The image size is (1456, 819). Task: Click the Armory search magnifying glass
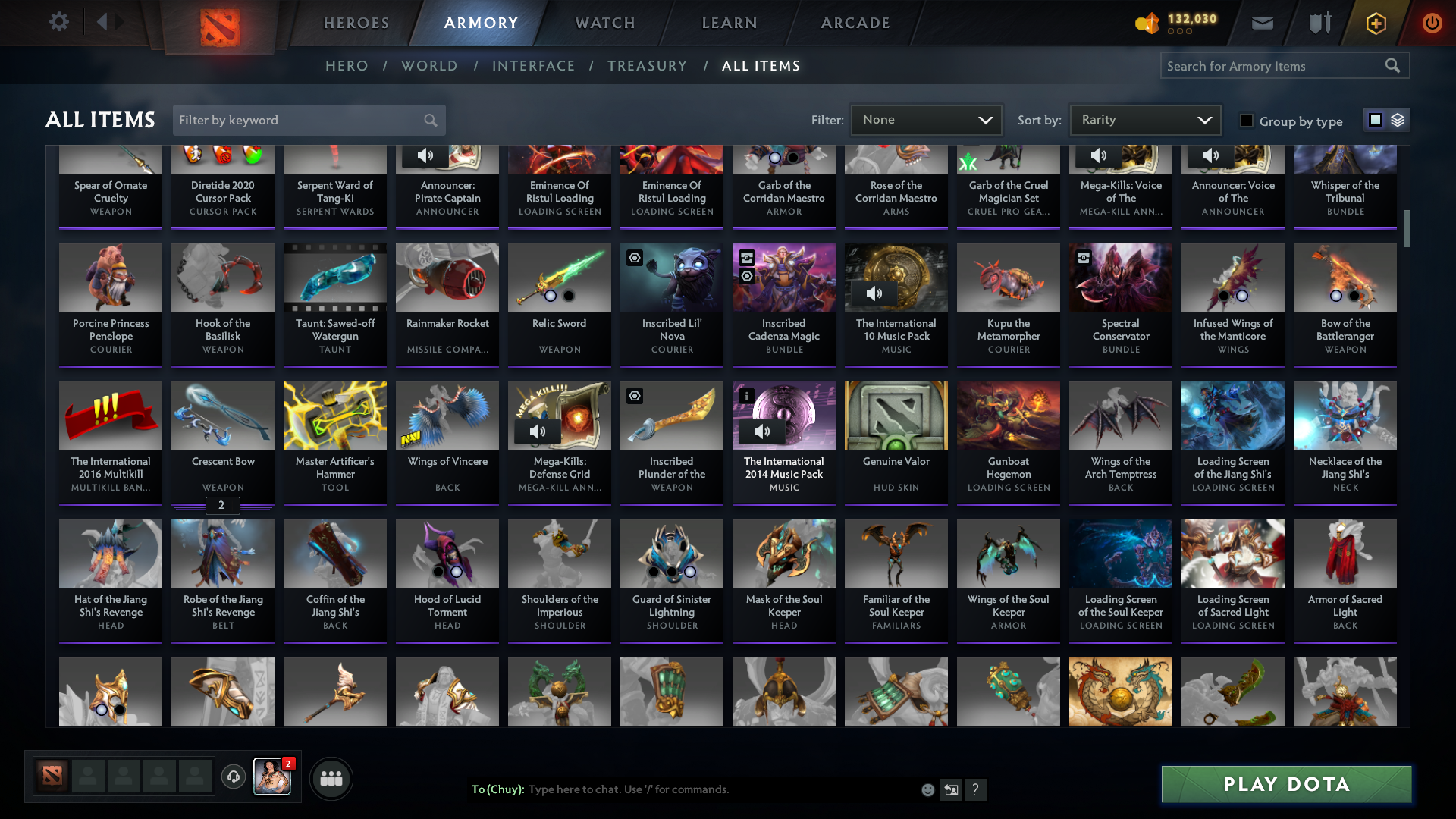click(1394, 65)
